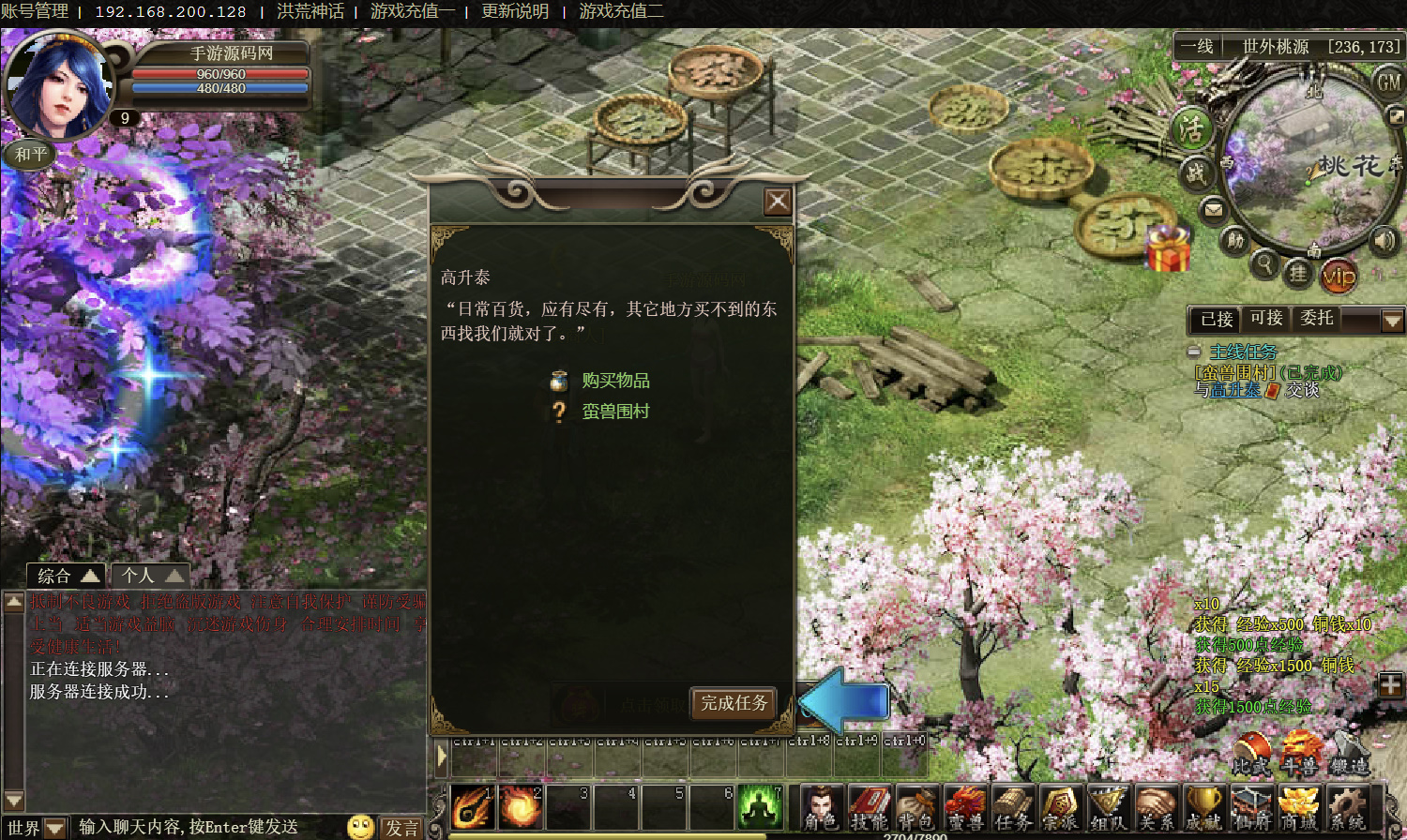
Task: Click the chat input field
Action: point(206,827)
